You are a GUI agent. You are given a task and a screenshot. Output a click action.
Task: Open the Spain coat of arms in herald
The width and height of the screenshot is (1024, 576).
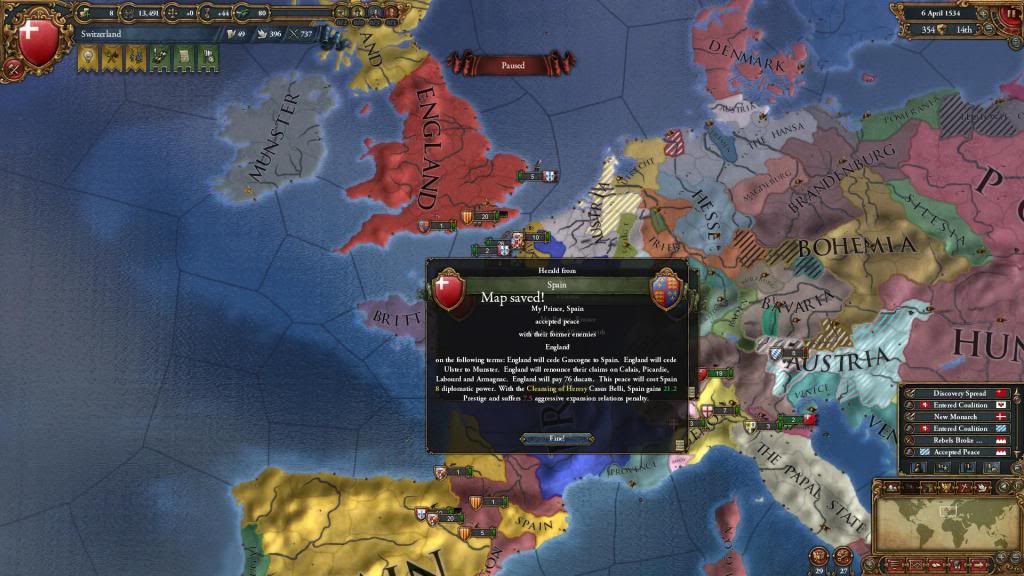pyautogui.click(x=666, y=290)
